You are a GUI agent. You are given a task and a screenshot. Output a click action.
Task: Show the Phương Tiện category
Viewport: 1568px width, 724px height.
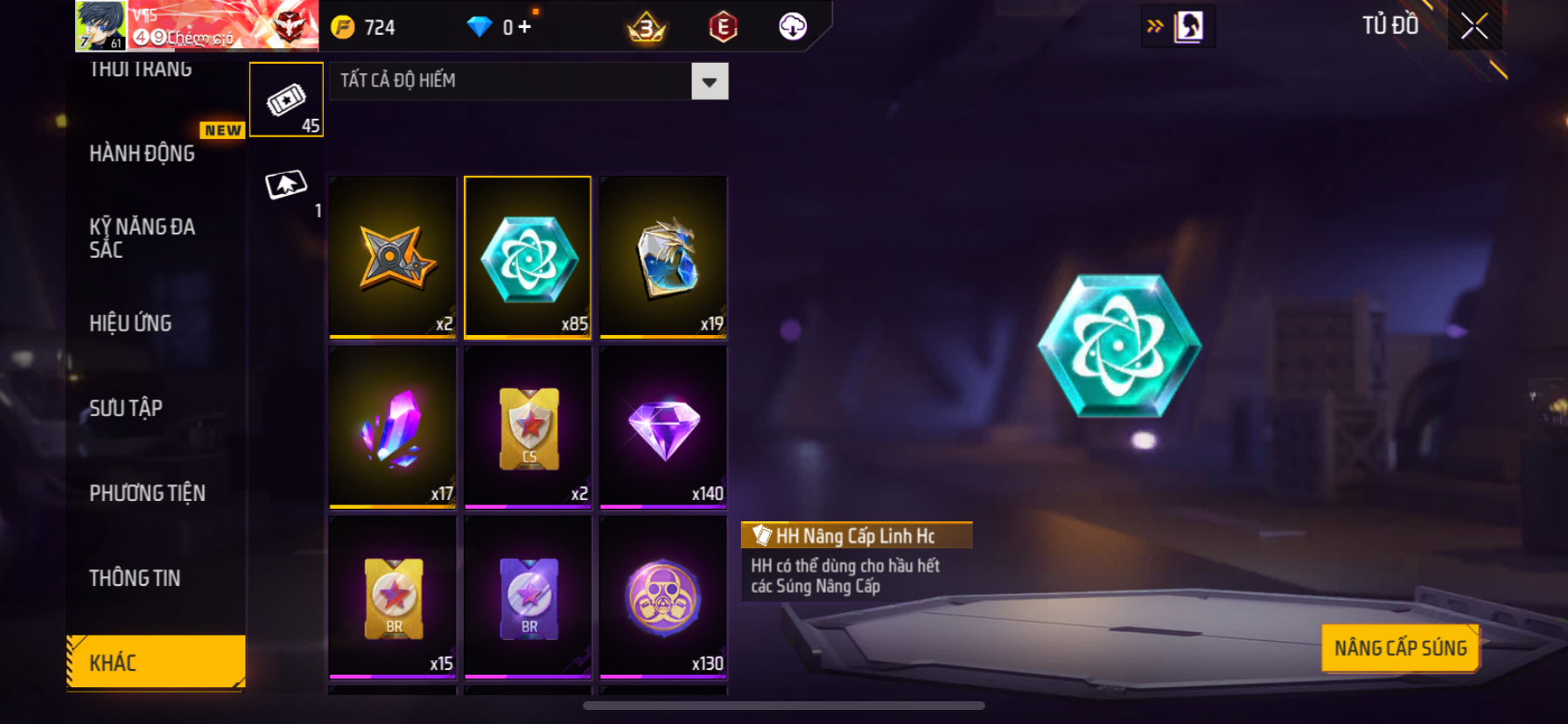click(x=147, y=493)
